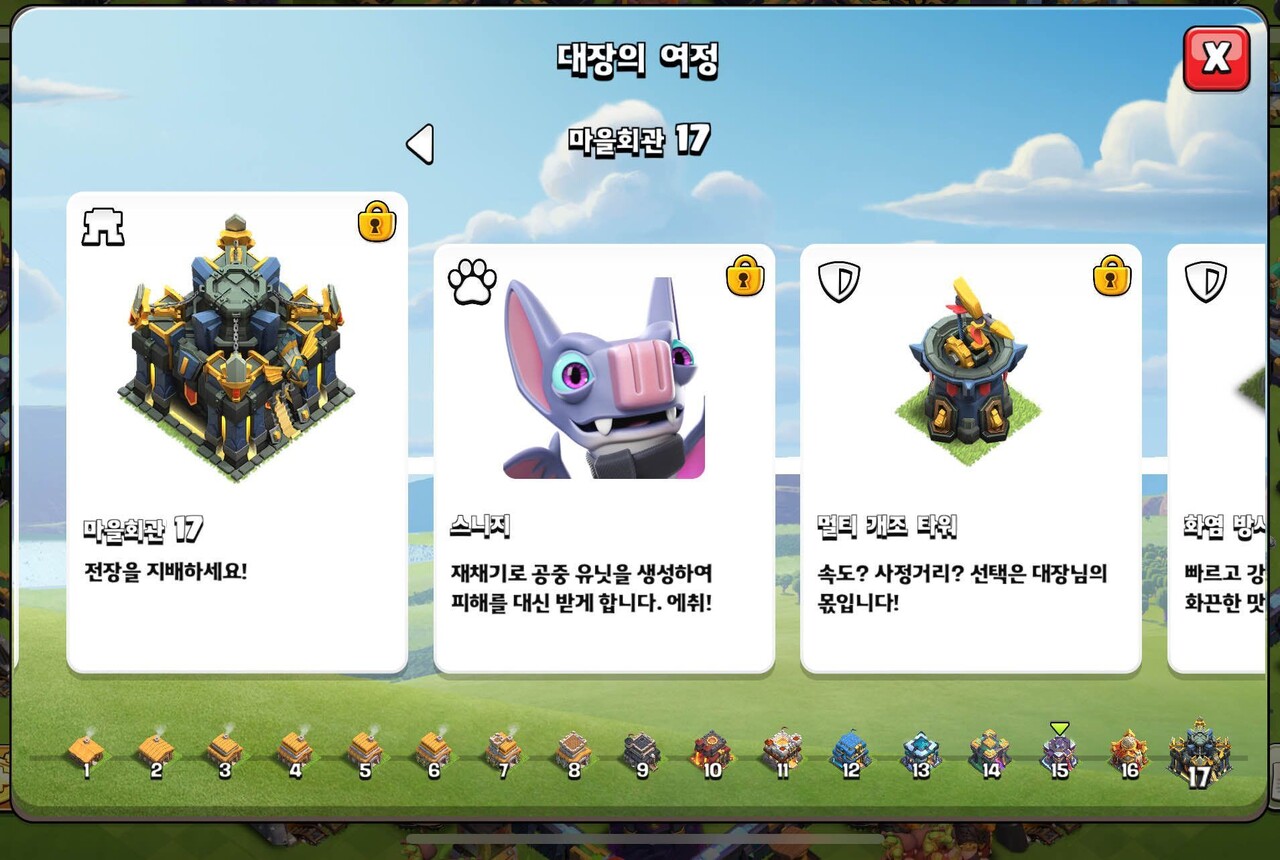Open the previous Town Hall page with the back arrow
This screenshot has height=860, width=1280.
[420, 143]
